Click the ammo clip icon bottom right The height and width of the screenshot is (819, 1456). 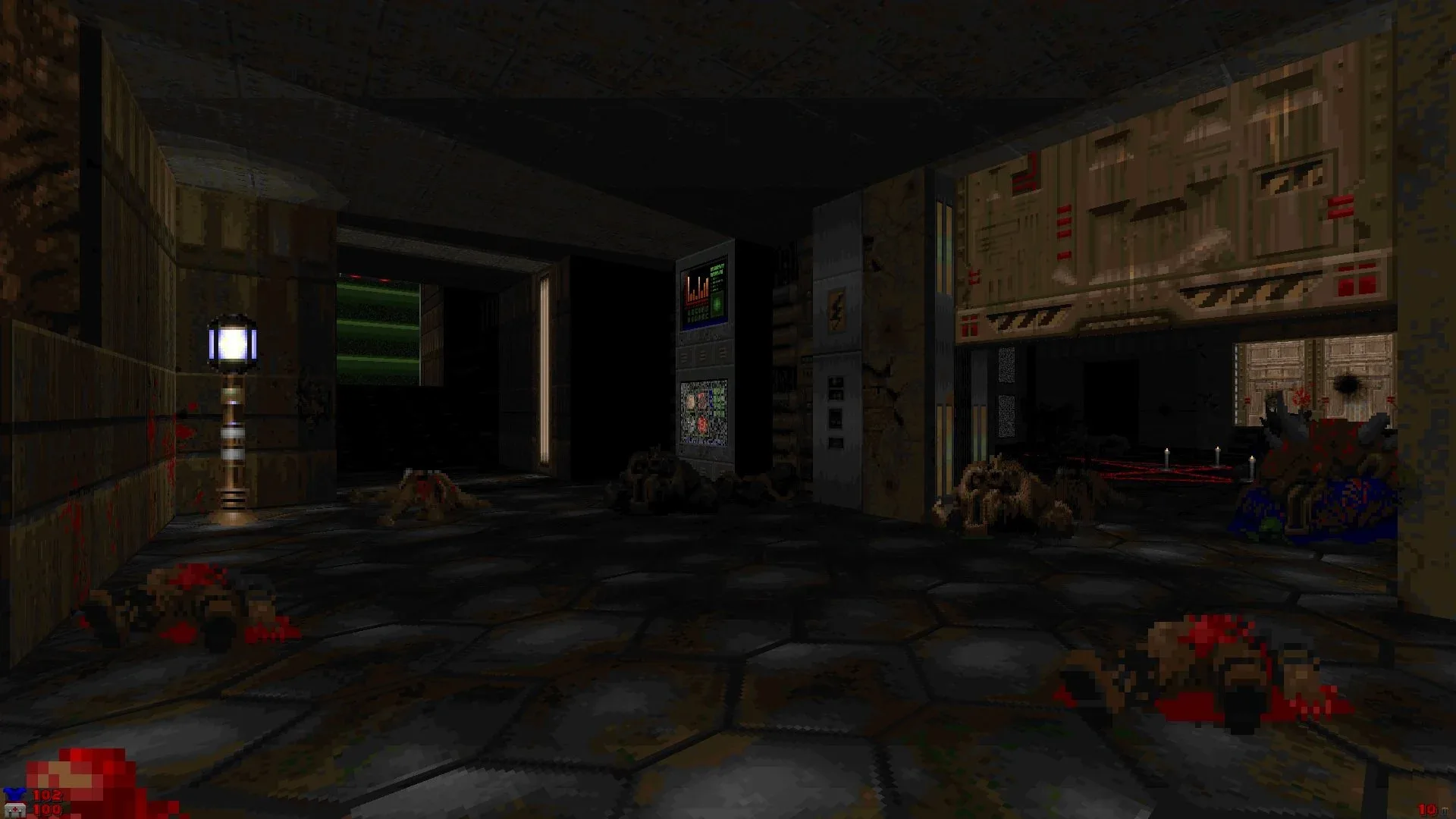[x=1445, y=810]
